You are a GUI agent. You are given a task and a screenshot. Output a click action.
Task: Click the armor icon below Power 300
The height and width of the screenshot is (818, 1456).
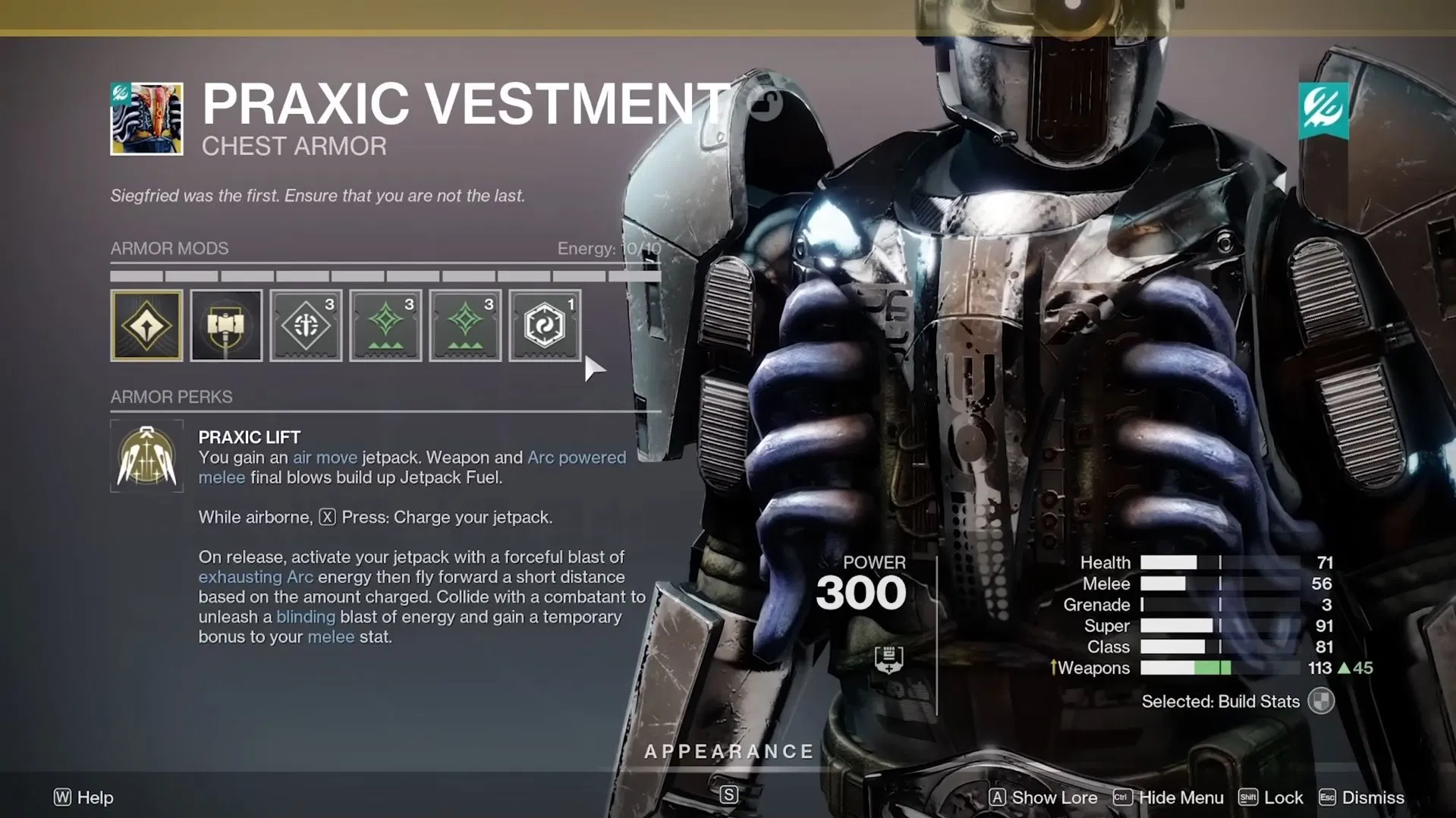tap(888, 659)
